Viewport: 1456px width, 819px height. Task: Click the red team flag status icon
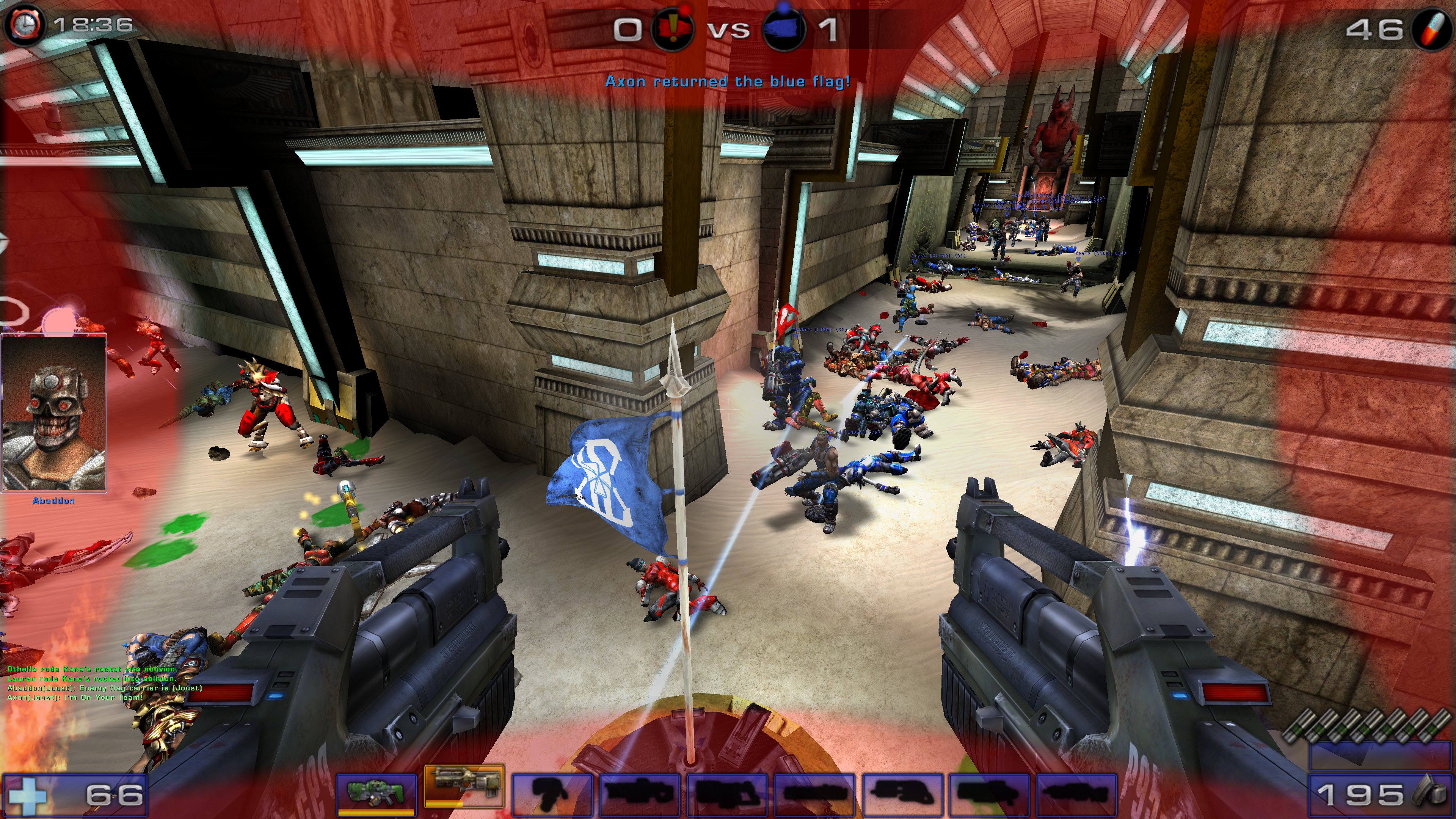(x=672, y=29)
